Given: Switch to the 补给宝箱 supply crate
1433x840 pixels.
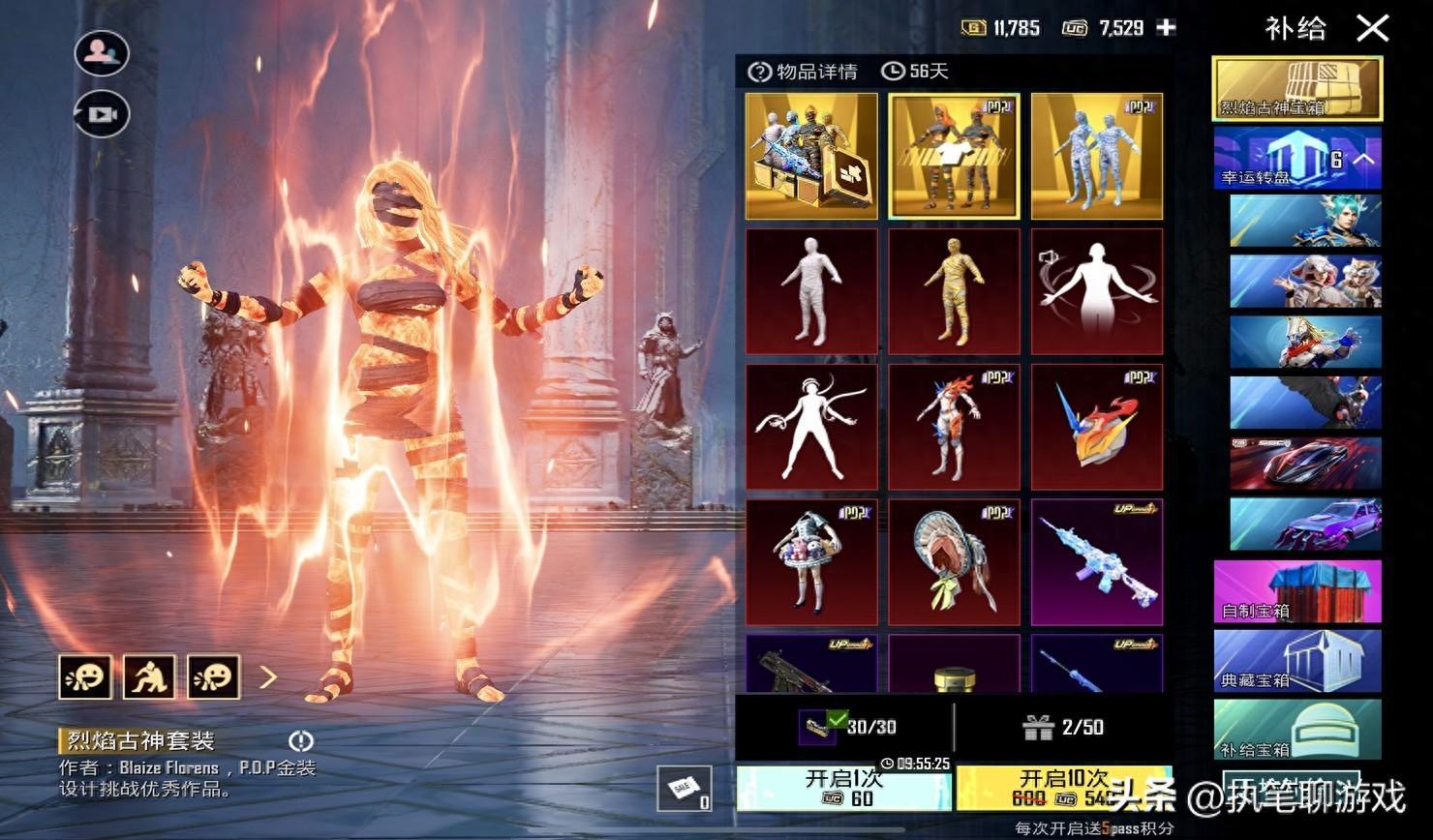Looking at the screenshot, I should pos(1297,729).
